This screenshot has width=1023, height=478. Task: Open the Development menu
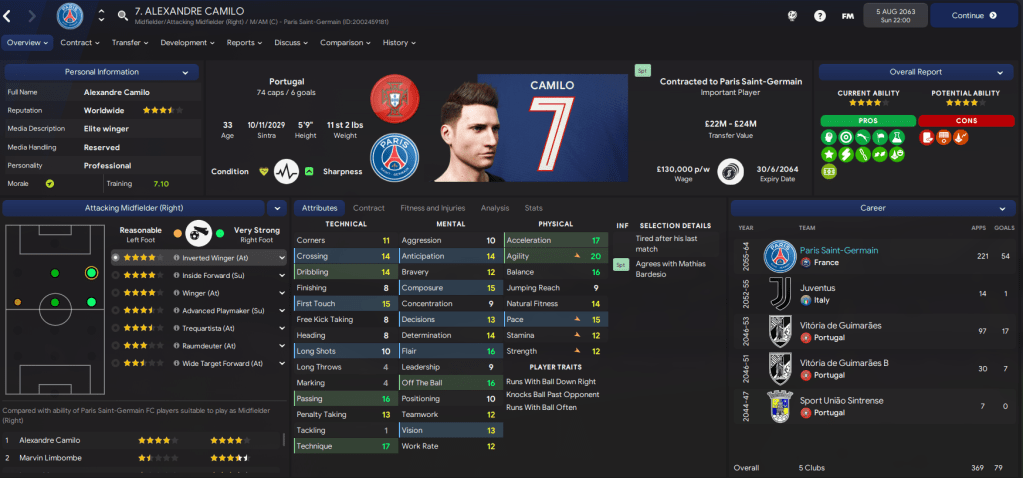tap(188, 43)
